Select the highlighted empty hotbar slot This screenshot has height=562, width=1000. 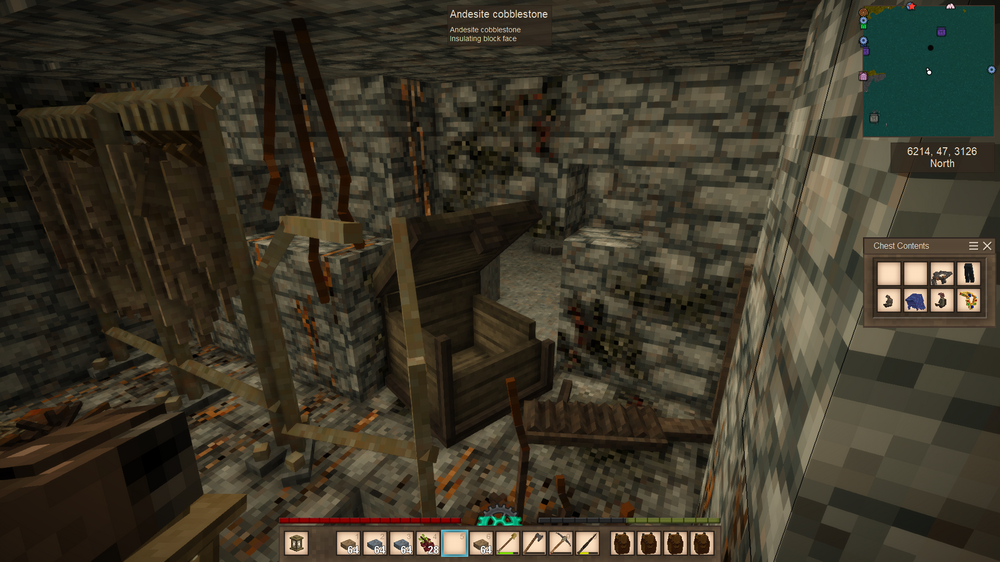[455, 543]
